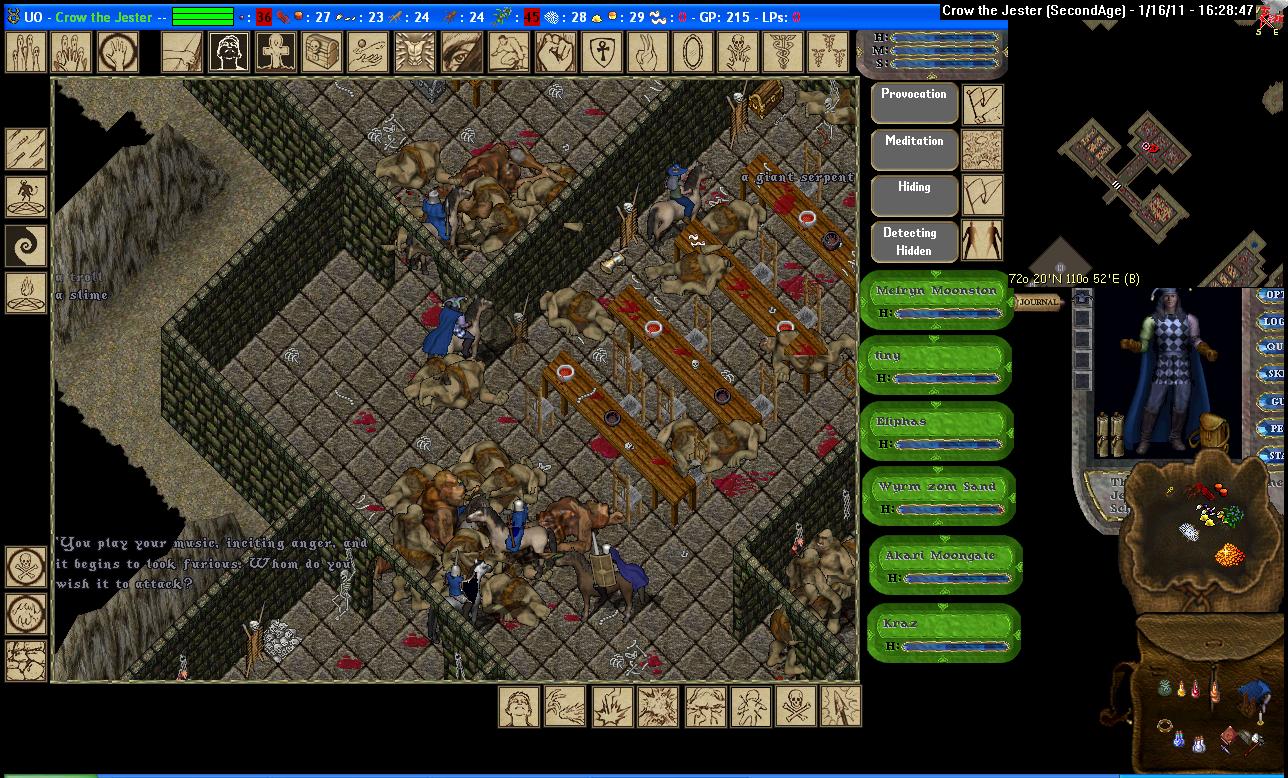Use the Detecting Hidden skill button
1288x778 pixels.
coord(914,242)
